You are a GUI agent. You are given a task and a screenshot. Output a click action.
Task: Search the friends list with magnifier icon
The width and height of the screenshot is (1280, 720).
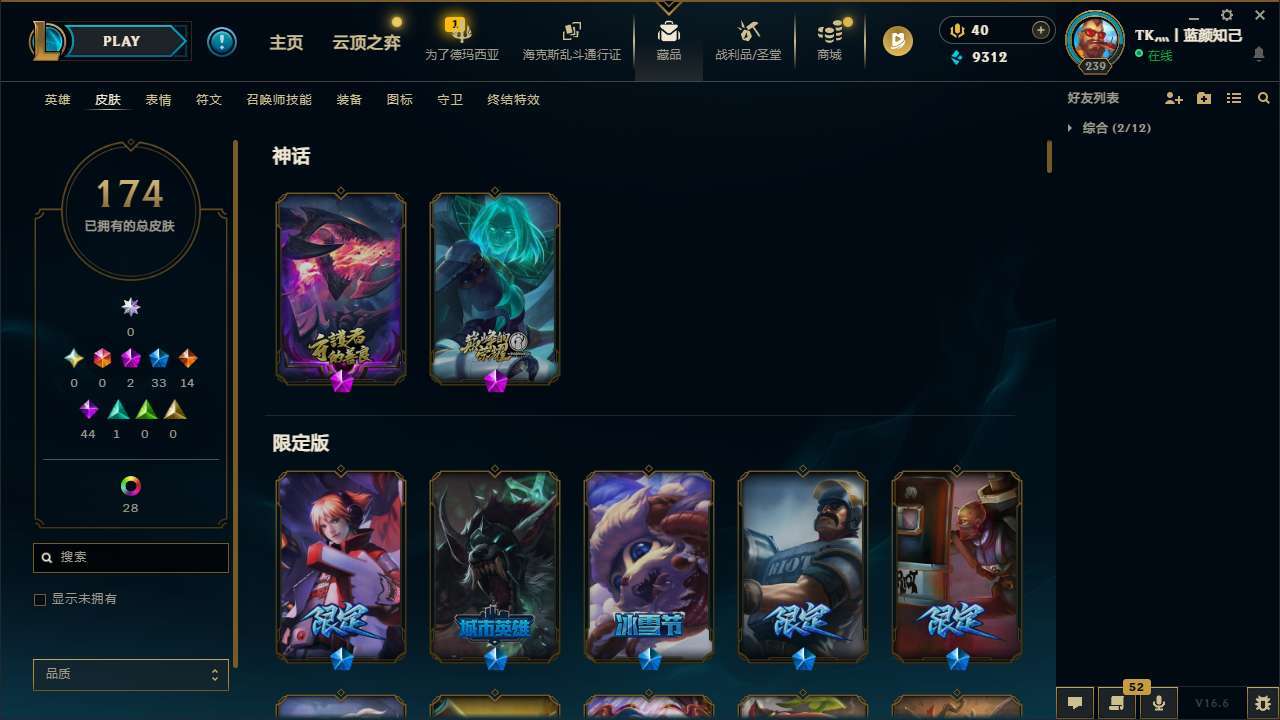pyautogui.click(x=1263, y=98)
